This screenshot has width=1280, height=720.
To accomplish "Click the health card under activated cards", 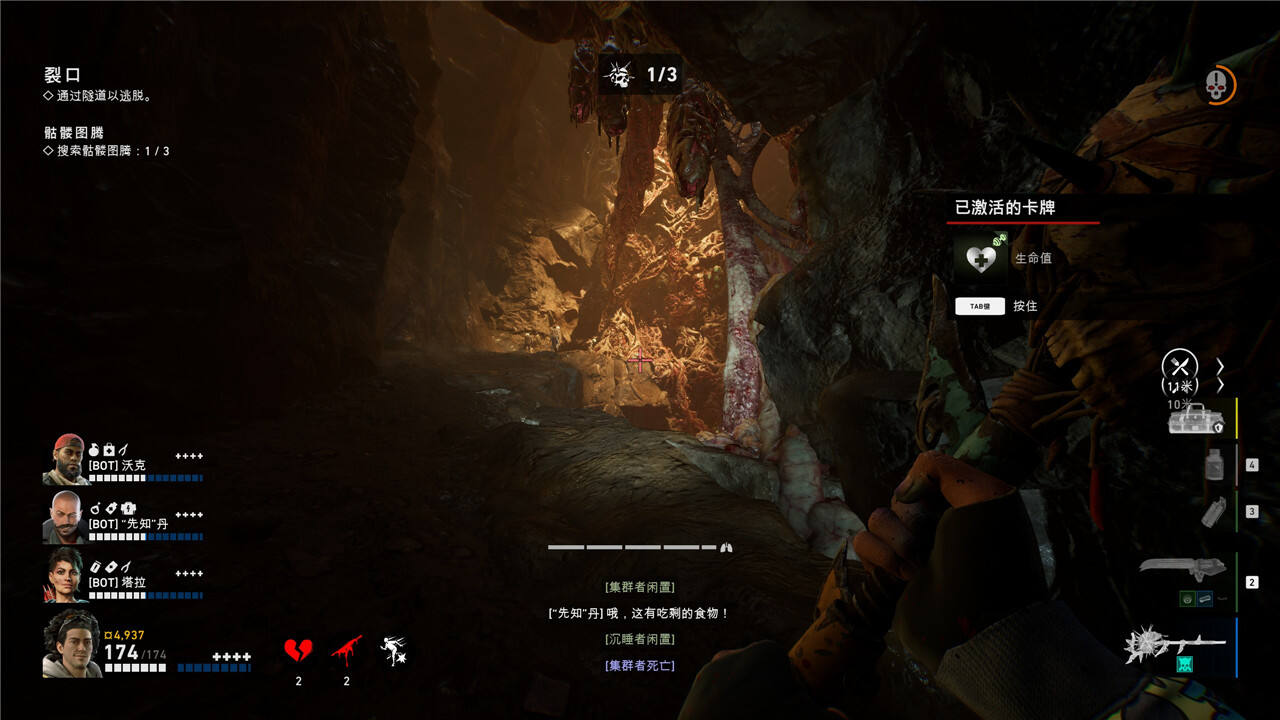I will coord(981,258).
